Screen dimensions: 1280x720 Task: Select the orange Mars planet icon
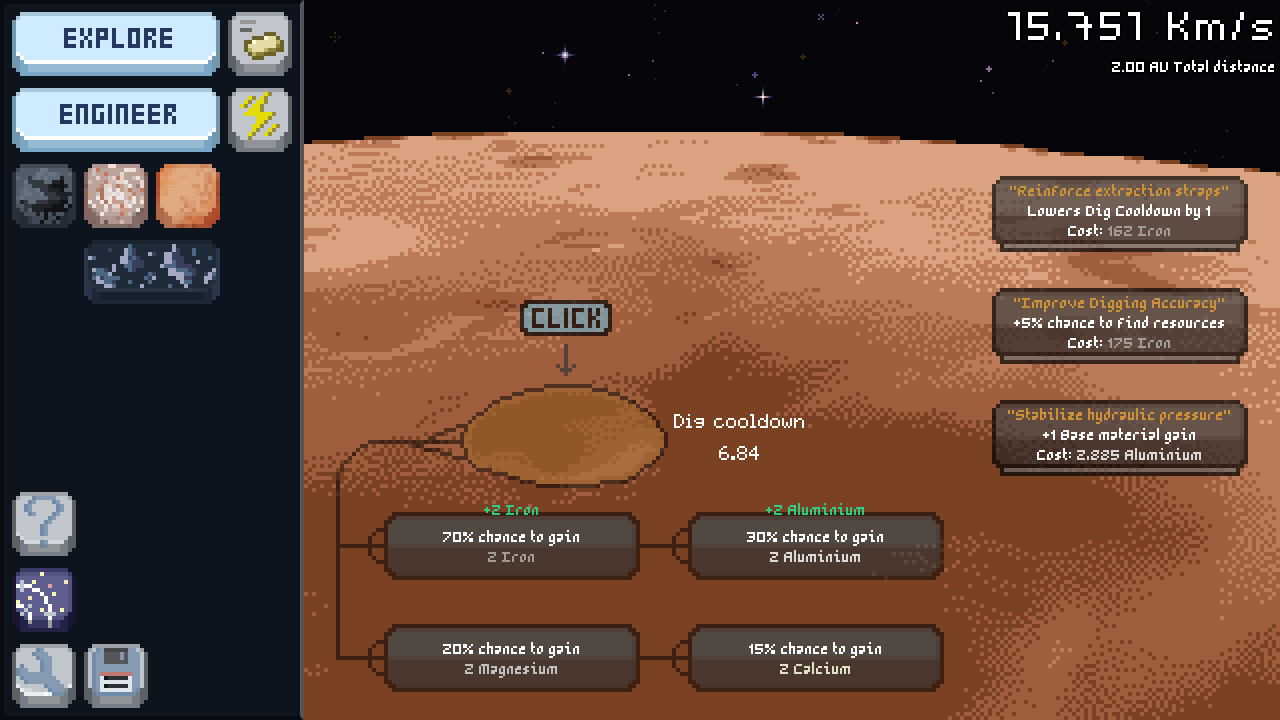[187, 195]
